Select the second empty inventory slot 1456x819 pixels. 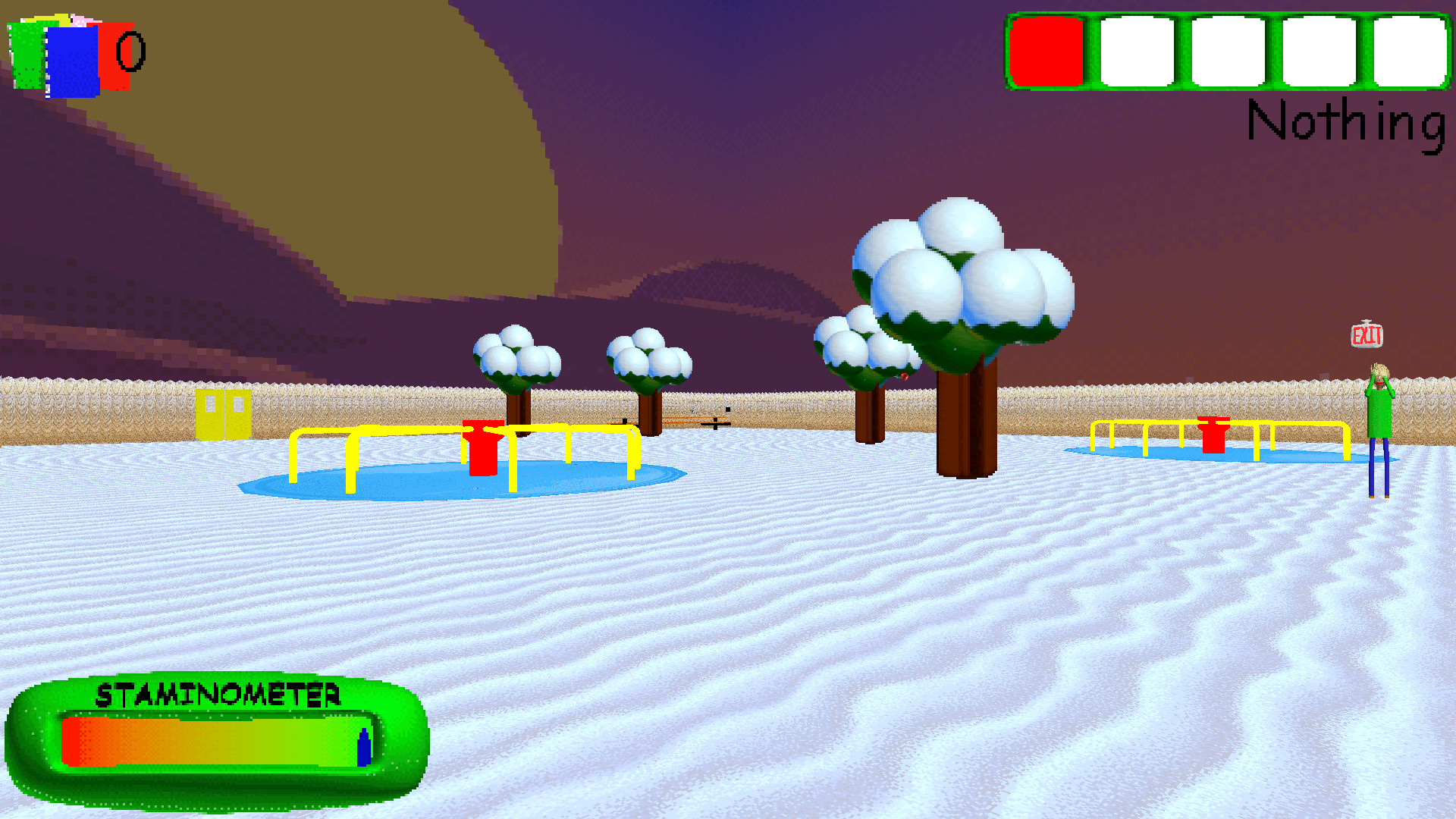(1137, 51)
